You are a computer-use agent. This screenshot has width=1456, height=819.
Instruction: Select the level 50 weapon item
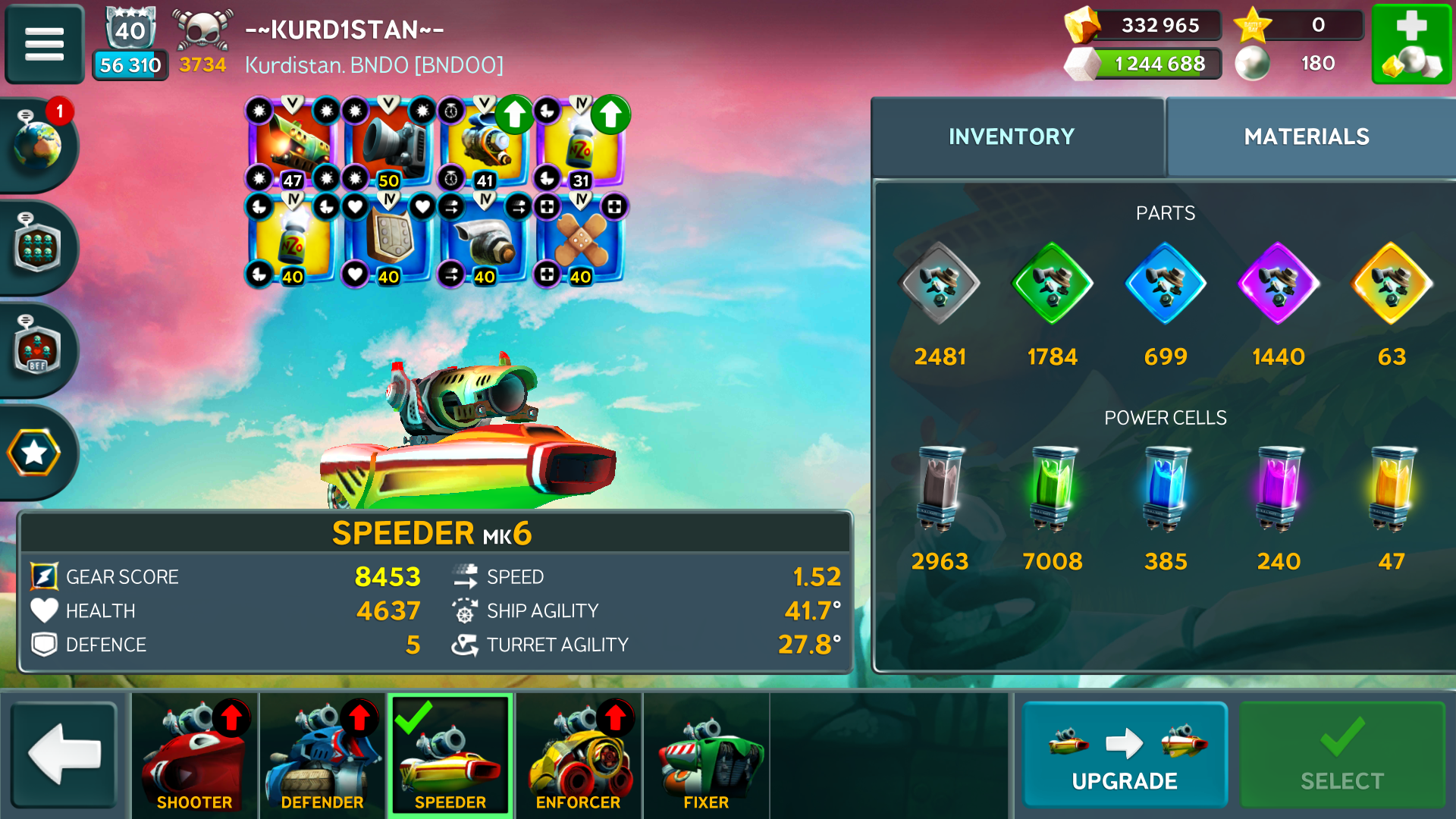(x=388, y=144)
